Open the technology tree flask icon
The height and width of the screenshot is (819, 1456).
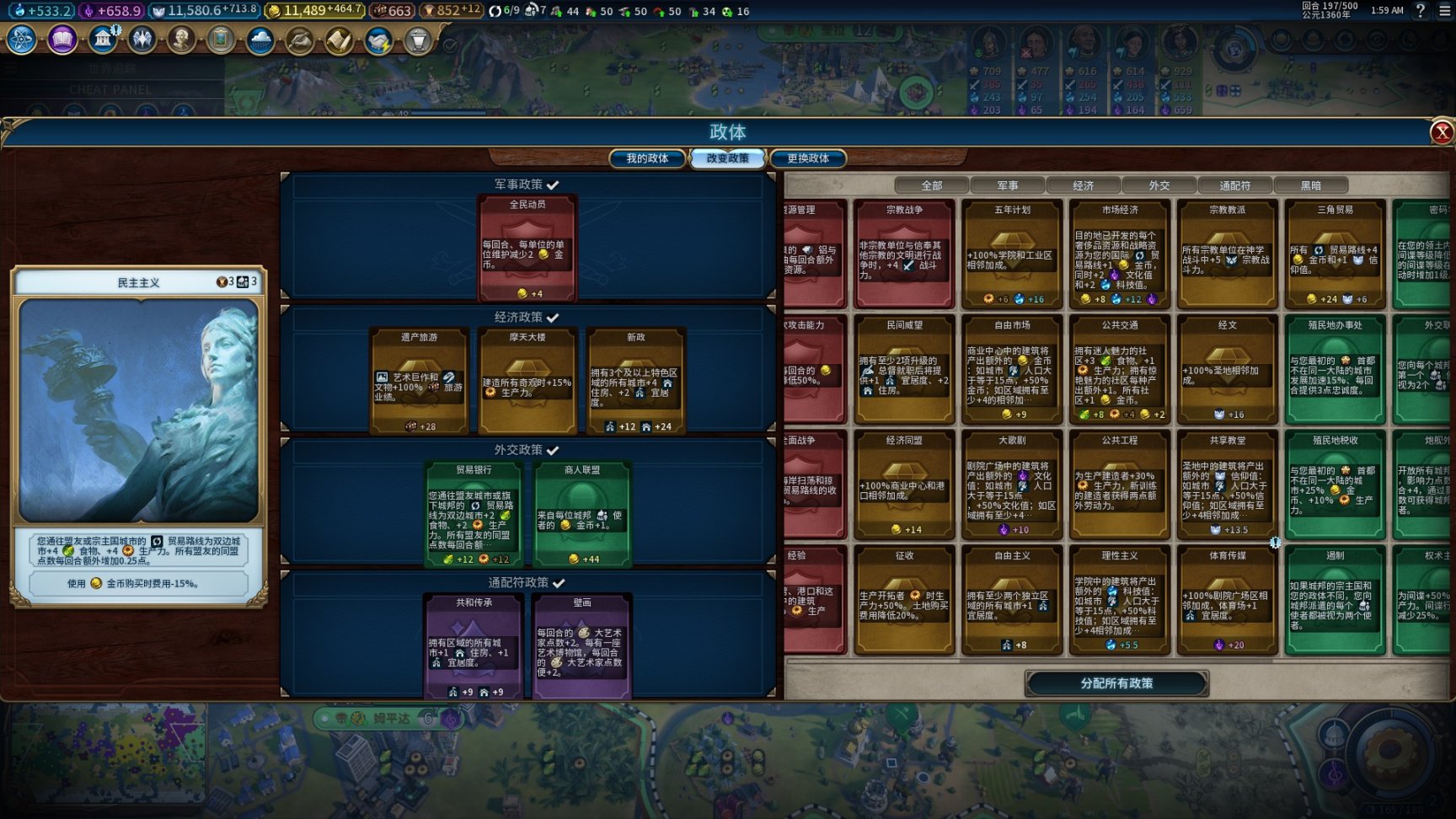tap(22, 40)
